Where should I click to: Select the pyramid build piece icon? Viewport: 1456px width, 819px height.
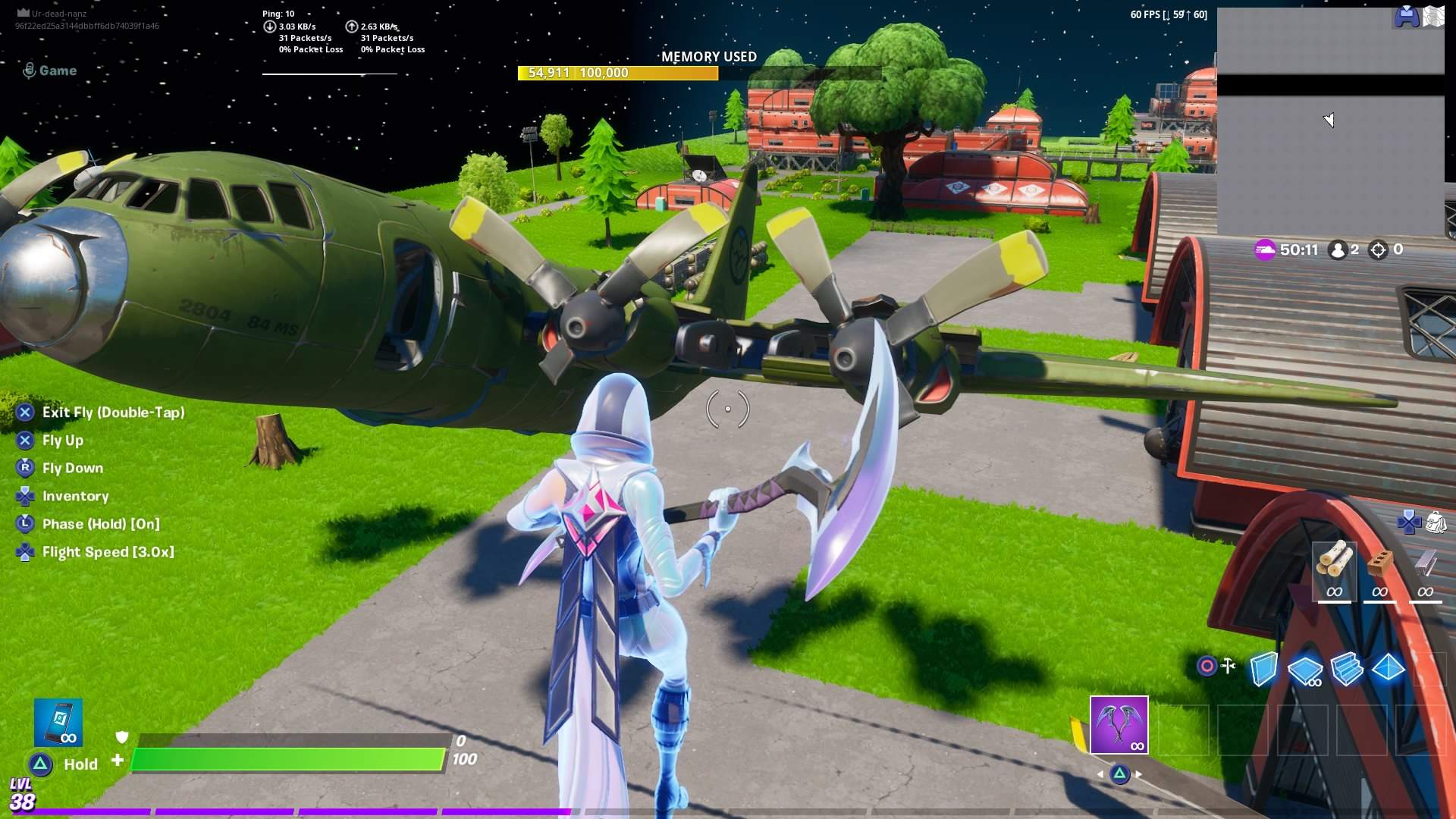pos(1388,669)
